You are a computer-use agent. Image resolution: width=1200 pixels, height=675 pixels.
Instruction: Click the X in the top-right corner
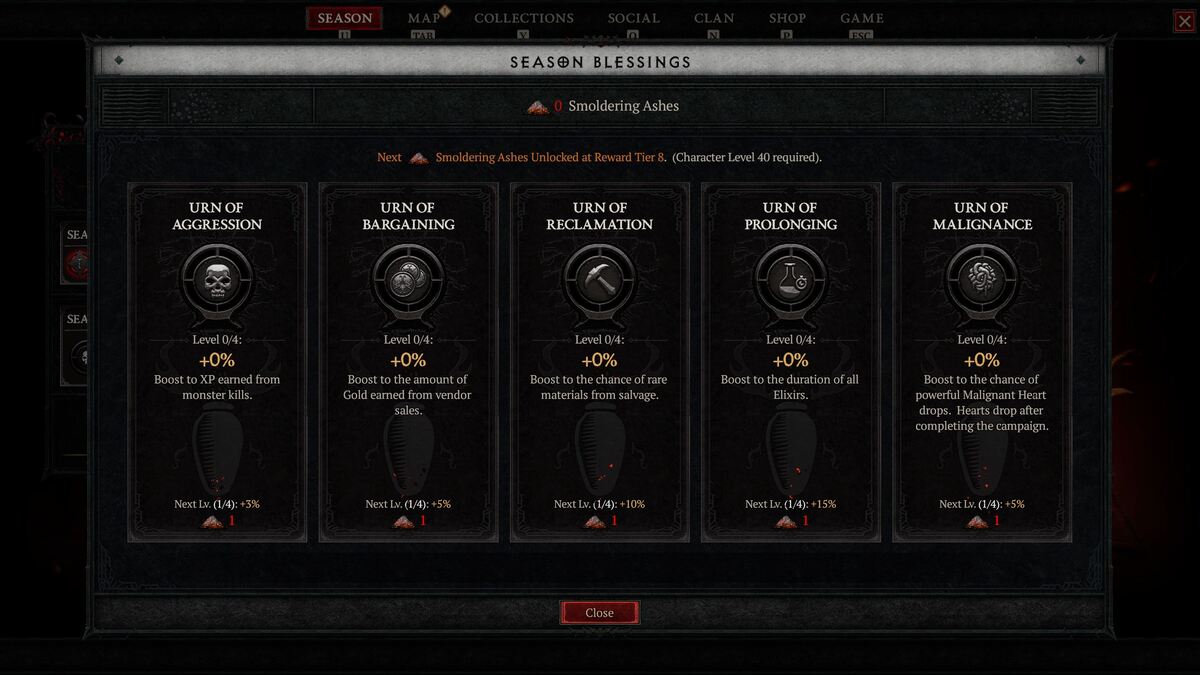tap(1183, 21)
